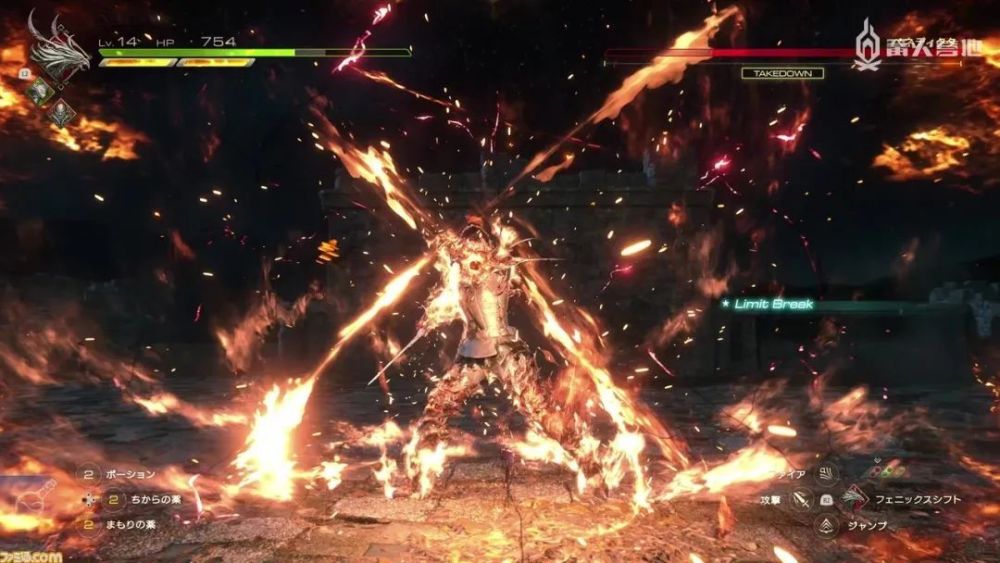Switch to the blue-grey Eikon icon

click(63, 113)
